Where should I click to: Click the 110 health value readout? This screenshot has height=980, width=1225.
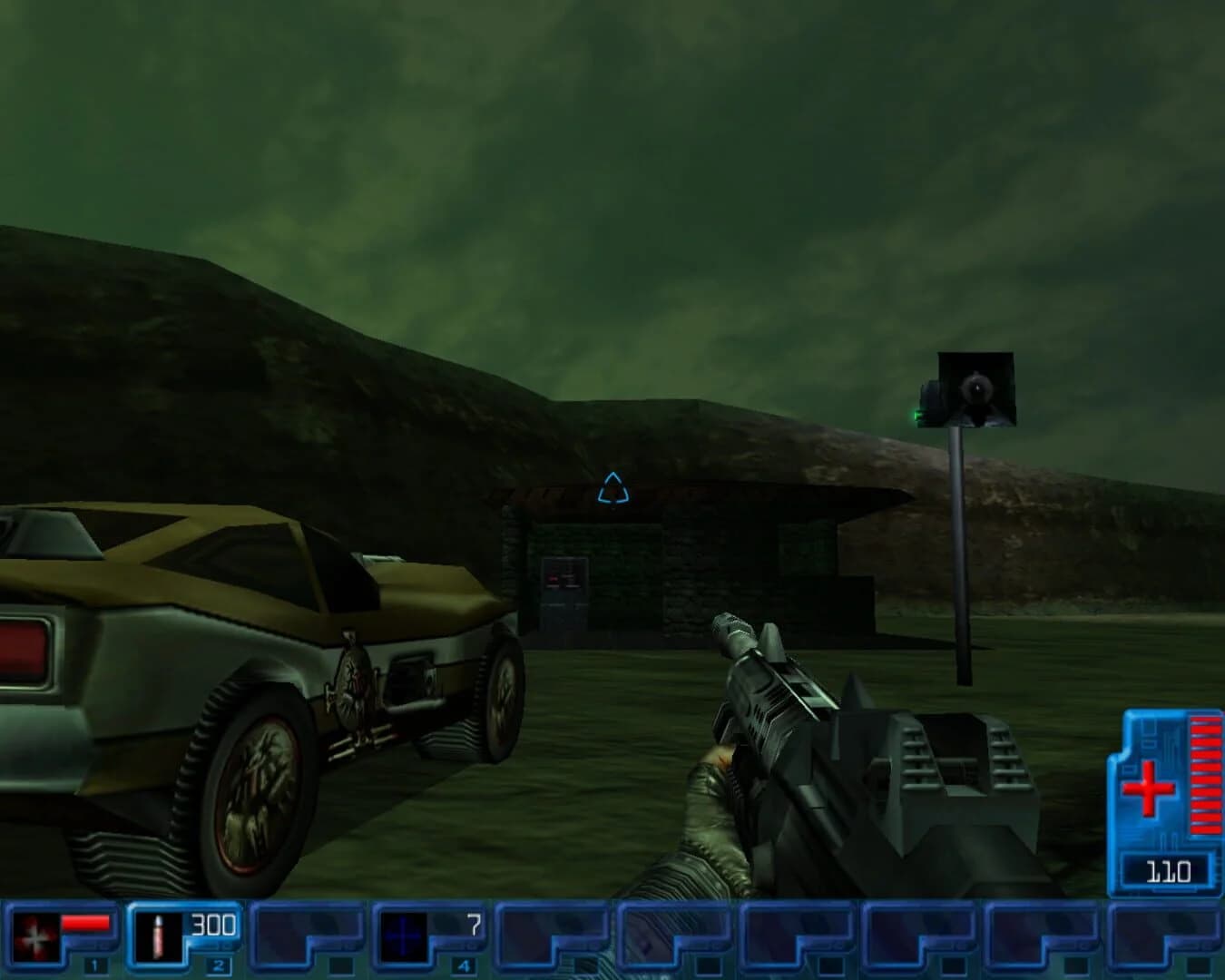[x=1168, y=869]
